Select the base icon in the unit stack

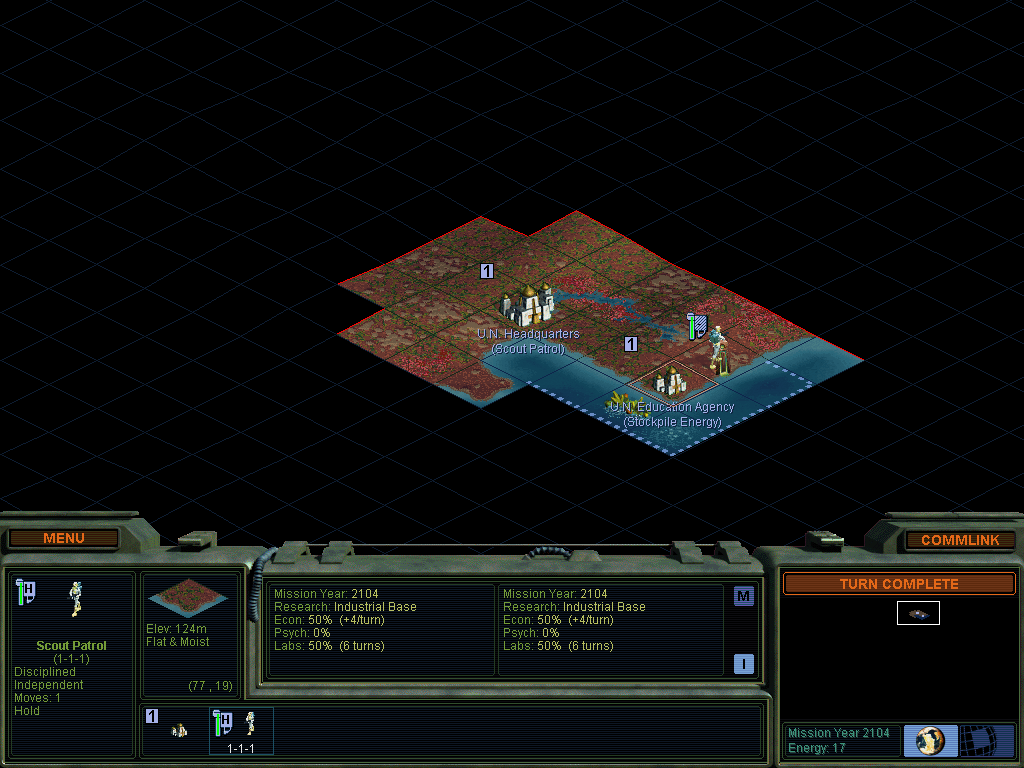click(x=179, y=730)
